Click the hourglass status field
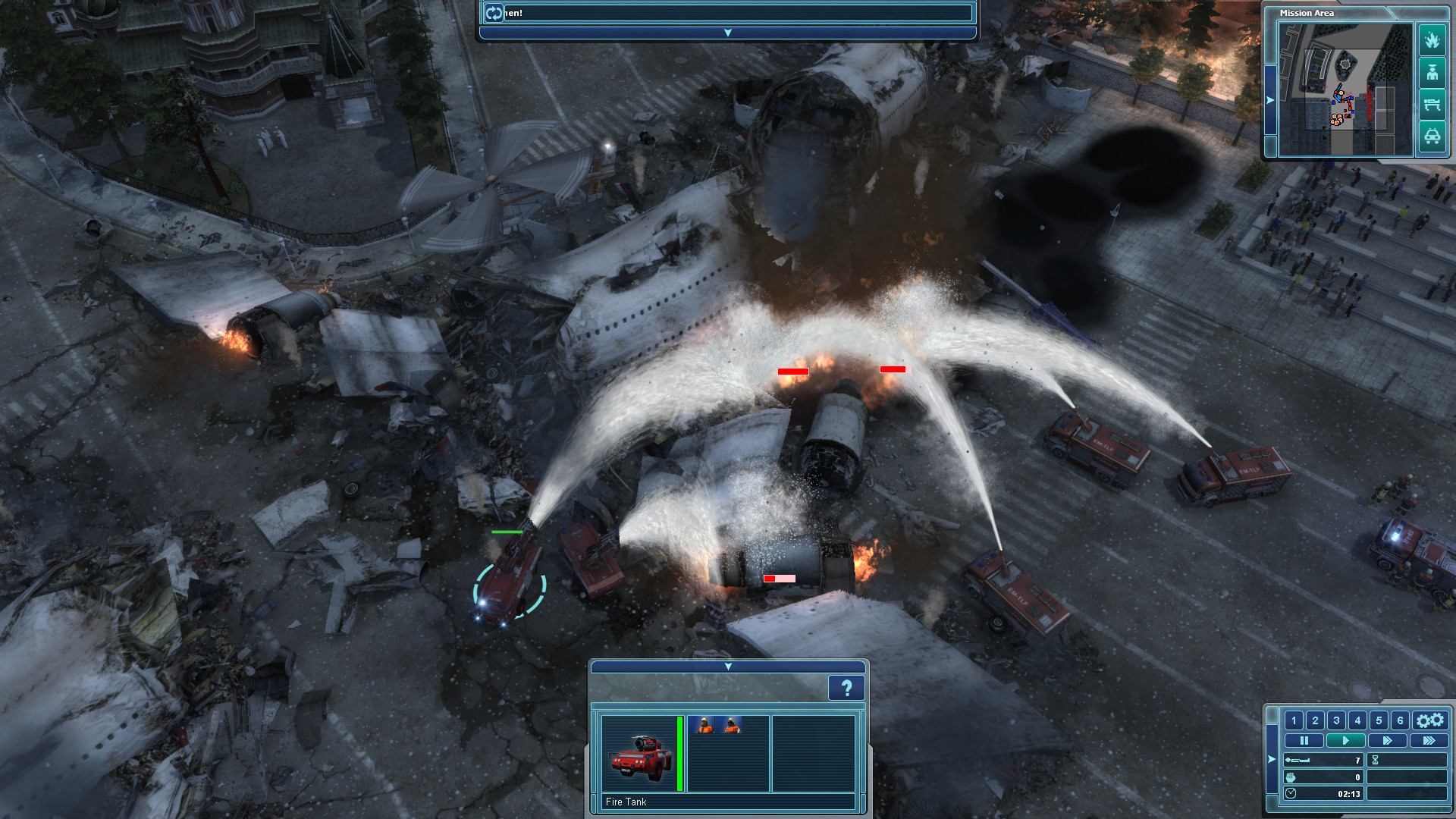The image size is (1456, 819). tap(1407, 760)
